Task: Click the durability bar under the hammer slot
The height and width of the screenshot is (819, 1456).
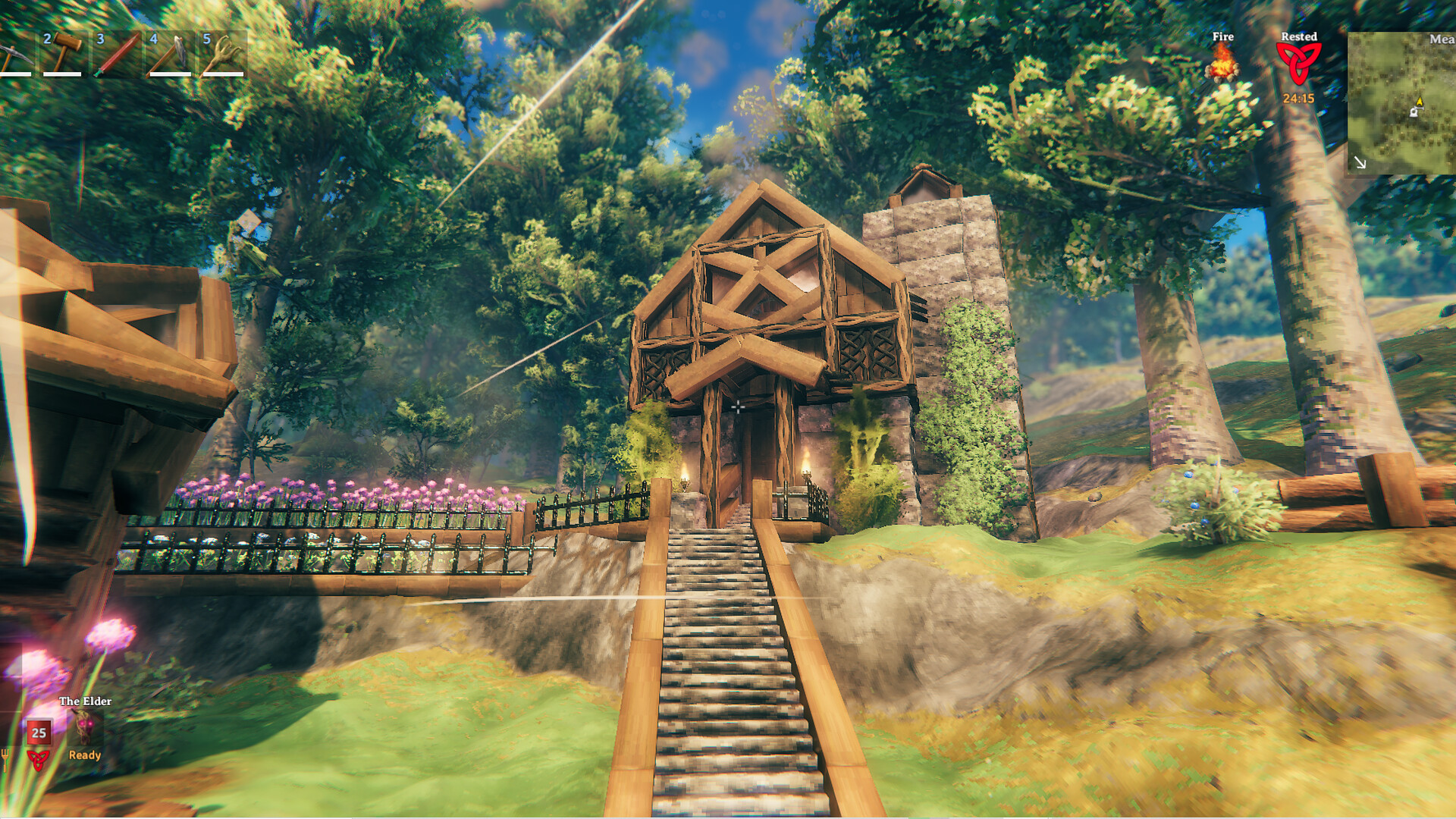Action: pyautogui.click(x=62, y=74)
